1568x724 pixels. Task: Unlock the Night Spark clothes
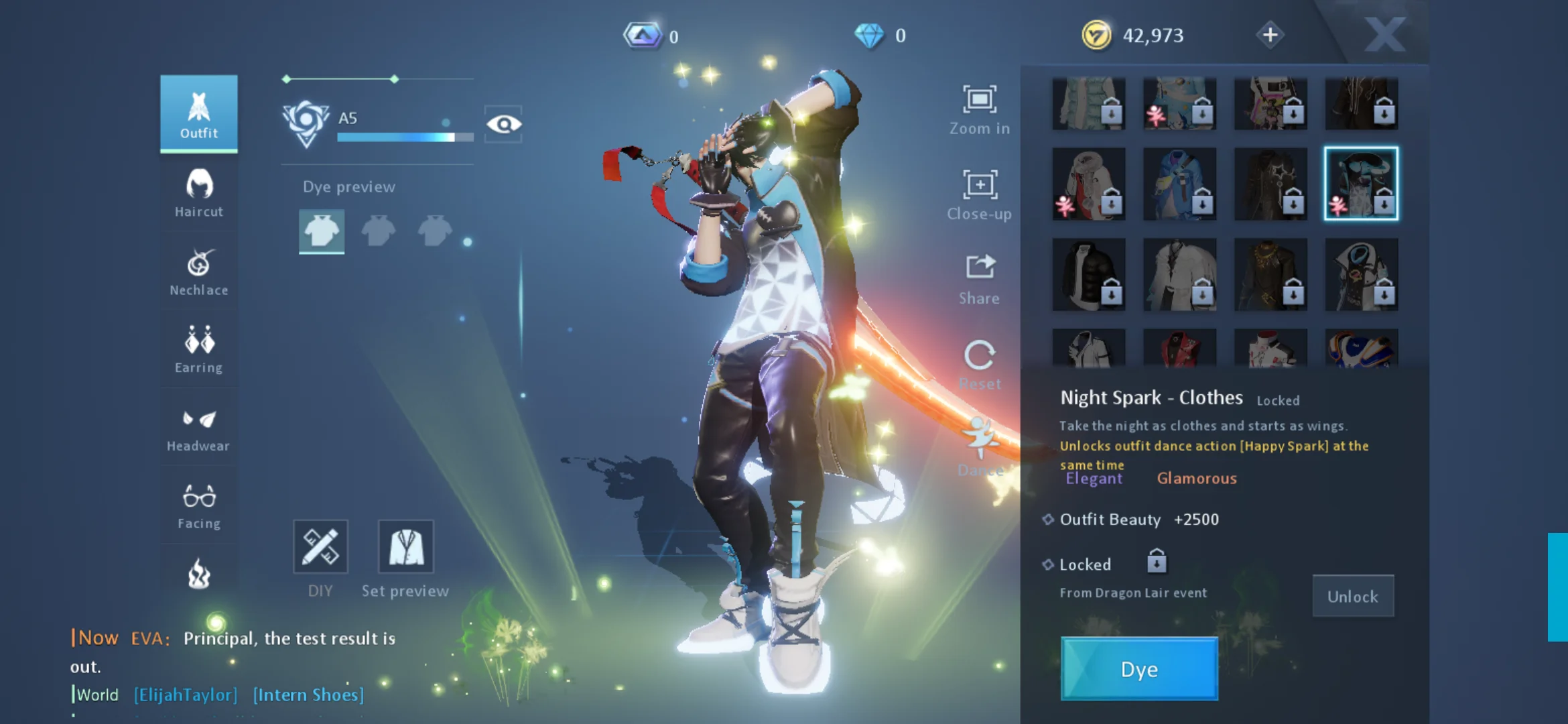click(x=1352, y=596)
